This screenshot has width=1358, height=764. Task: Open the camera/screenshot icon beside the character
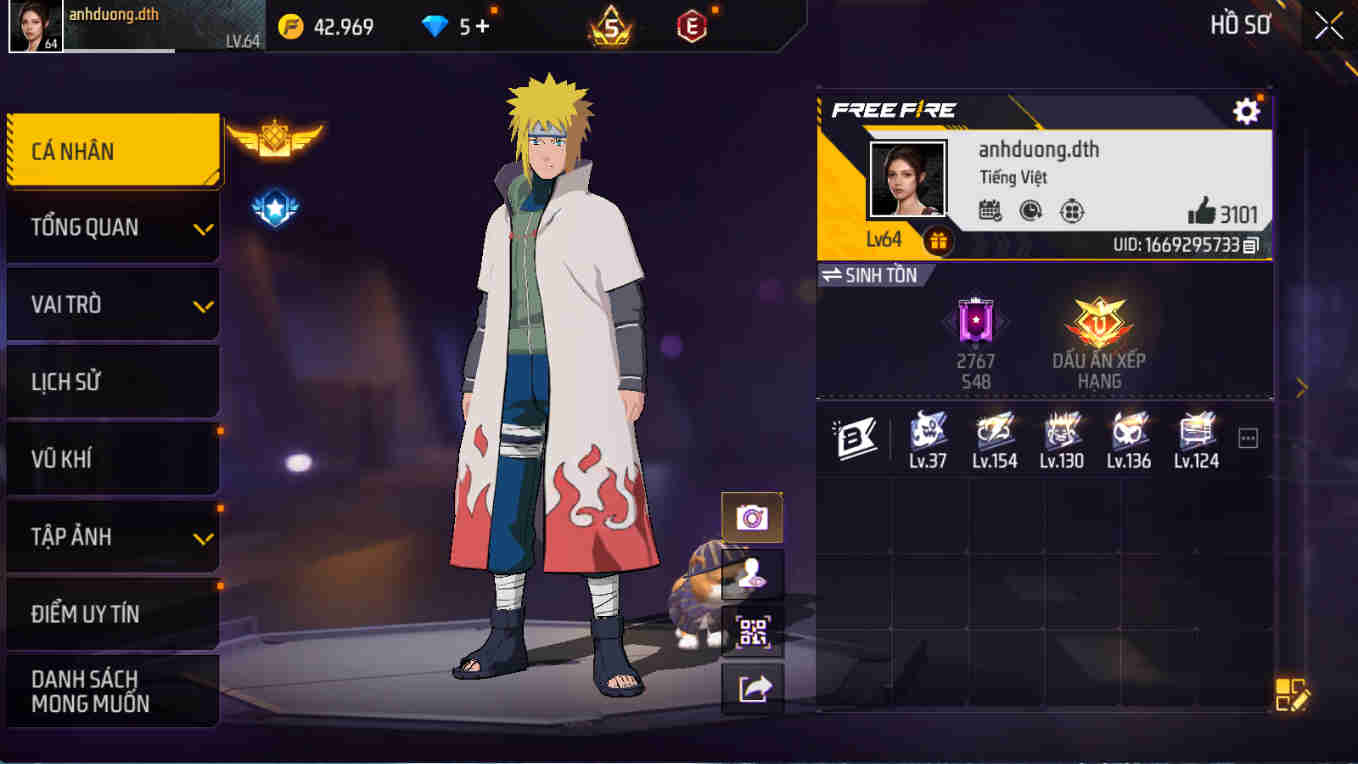(x=751, y=517)
